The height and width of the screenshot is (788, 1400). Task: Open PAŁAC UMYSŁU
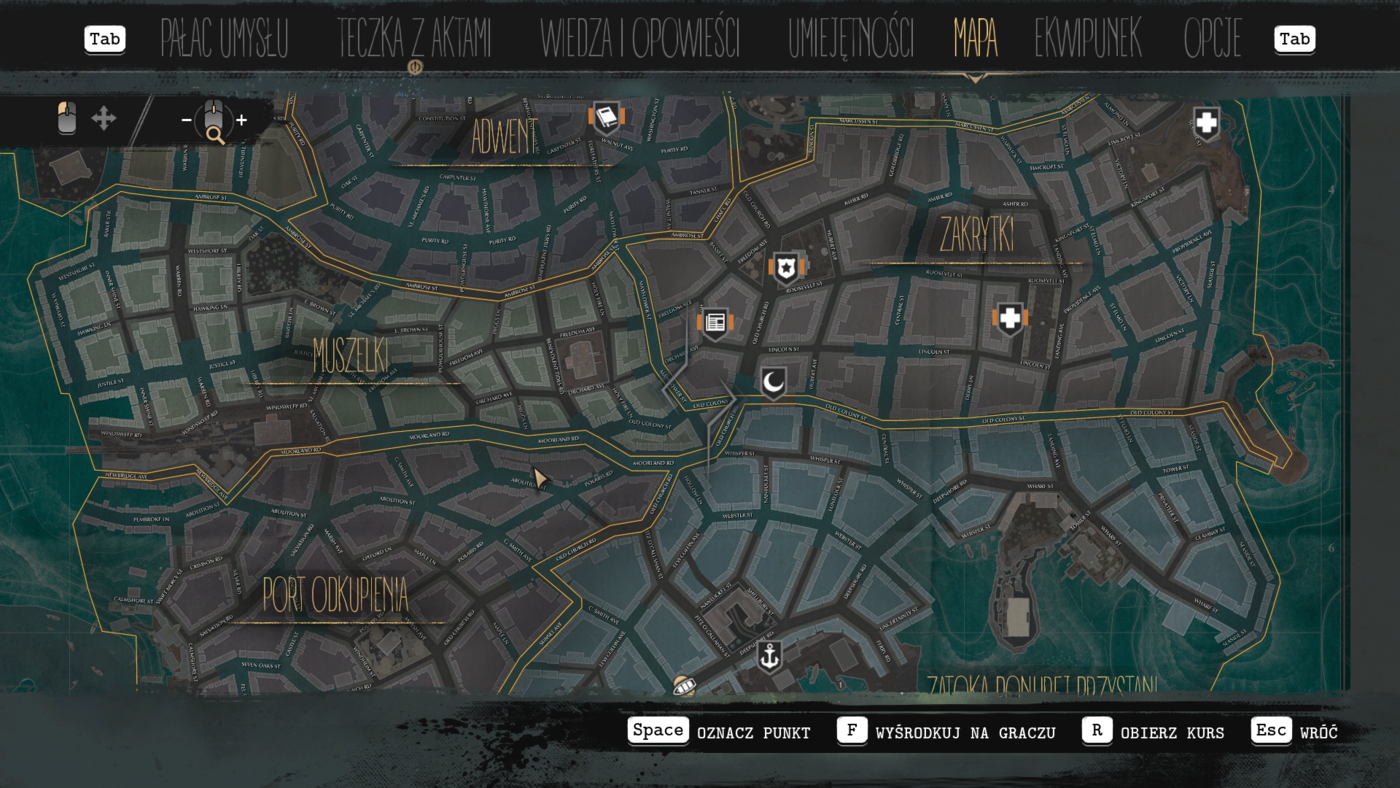223,38
